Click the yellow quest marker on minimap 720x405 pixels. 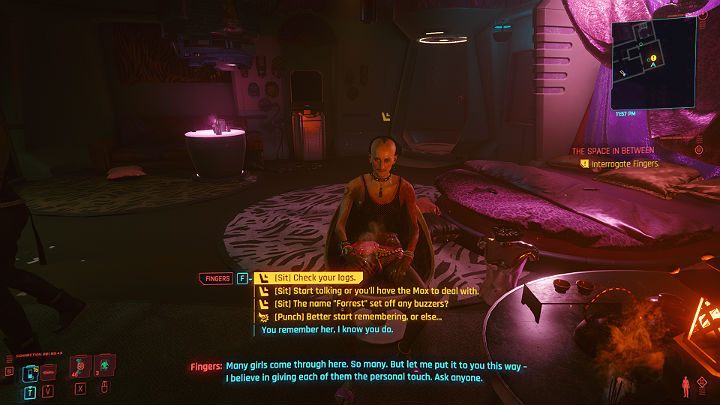tap(654, 60)
